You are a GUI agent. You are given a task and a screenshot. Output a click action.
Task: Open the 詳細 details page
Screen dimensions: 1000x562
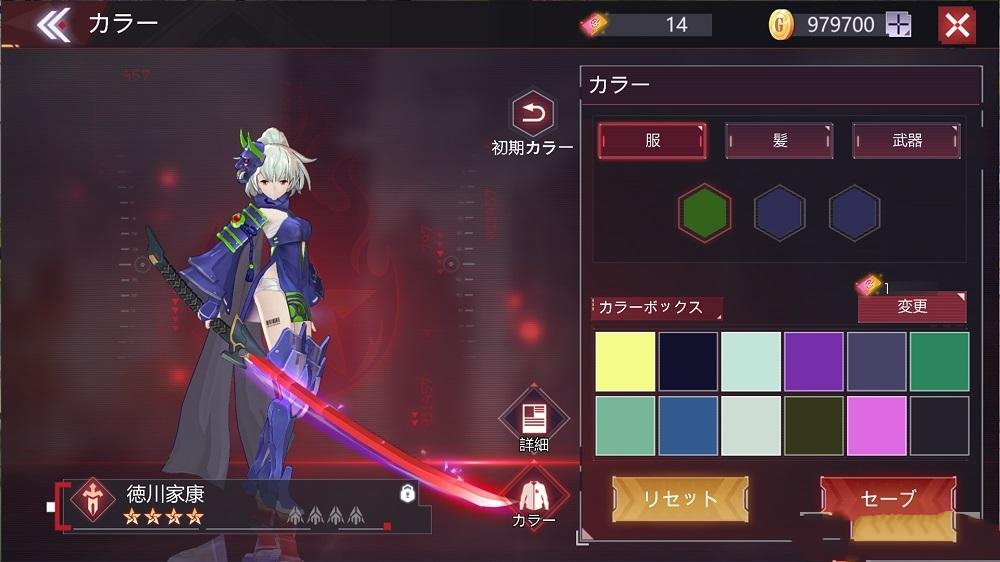pyautogui.click(x=533, y=418)
